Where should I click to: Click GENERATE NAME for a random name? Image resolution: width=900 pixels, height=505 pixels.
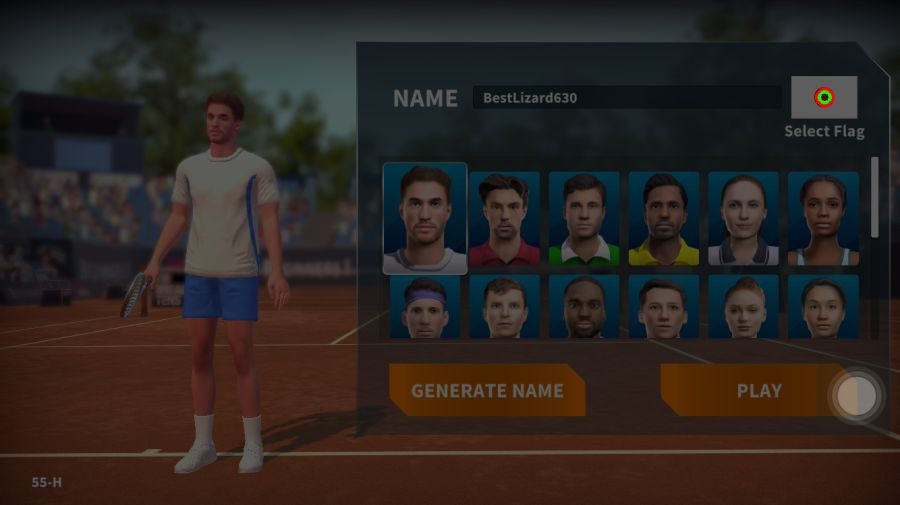point(487,391)
